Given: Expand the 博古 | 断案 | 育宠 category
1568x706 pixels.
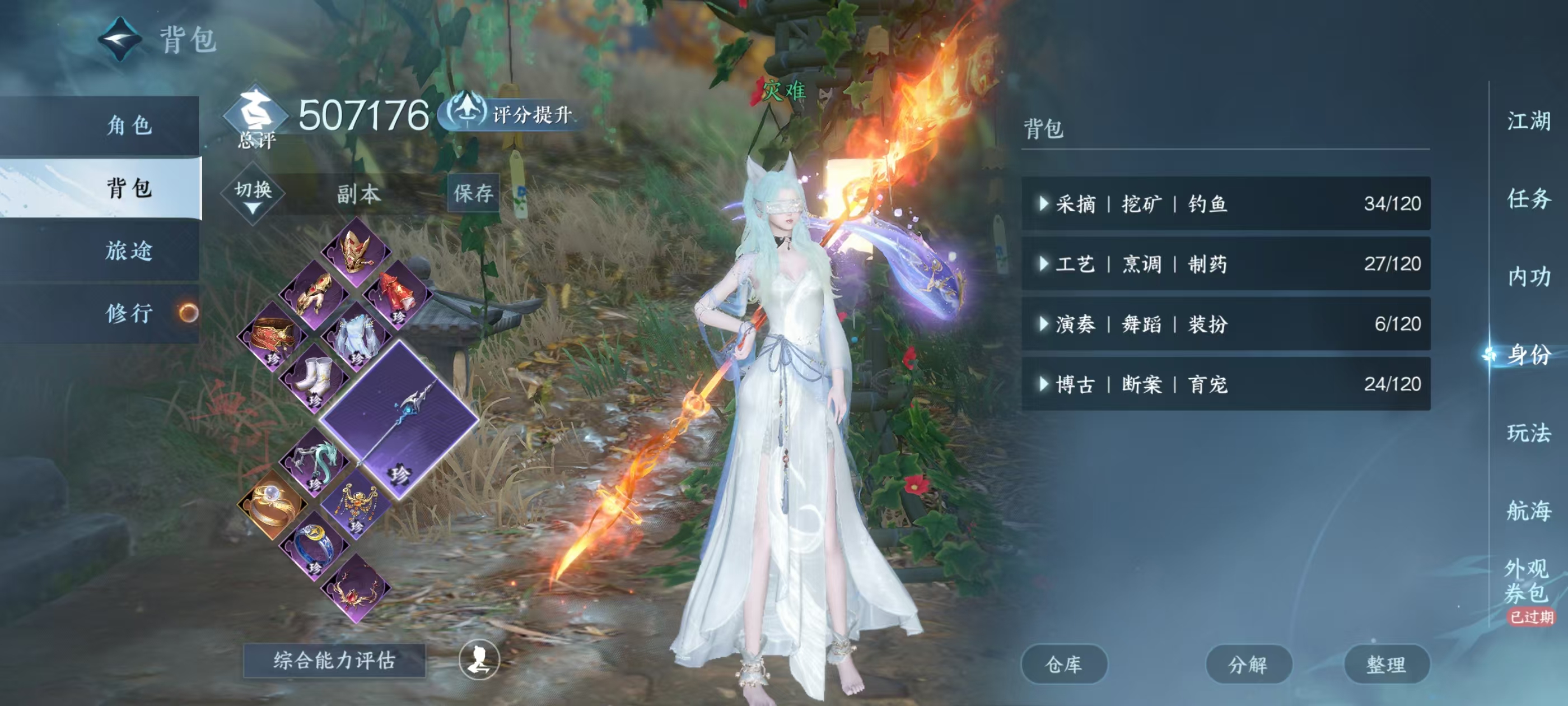Looking at the screenshot, I should (x=1225, y=384).
